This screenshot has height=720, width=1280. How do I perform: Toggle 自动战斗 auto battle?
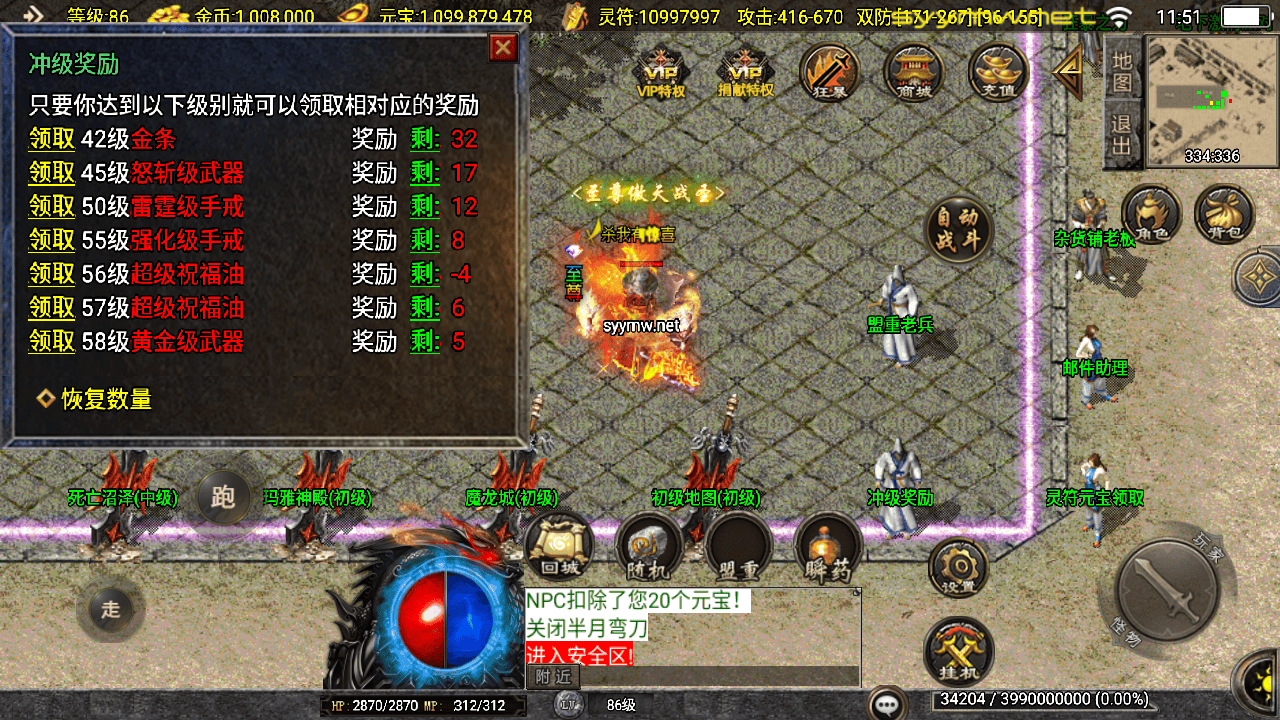pyautogui.click(x=958, y=230)
